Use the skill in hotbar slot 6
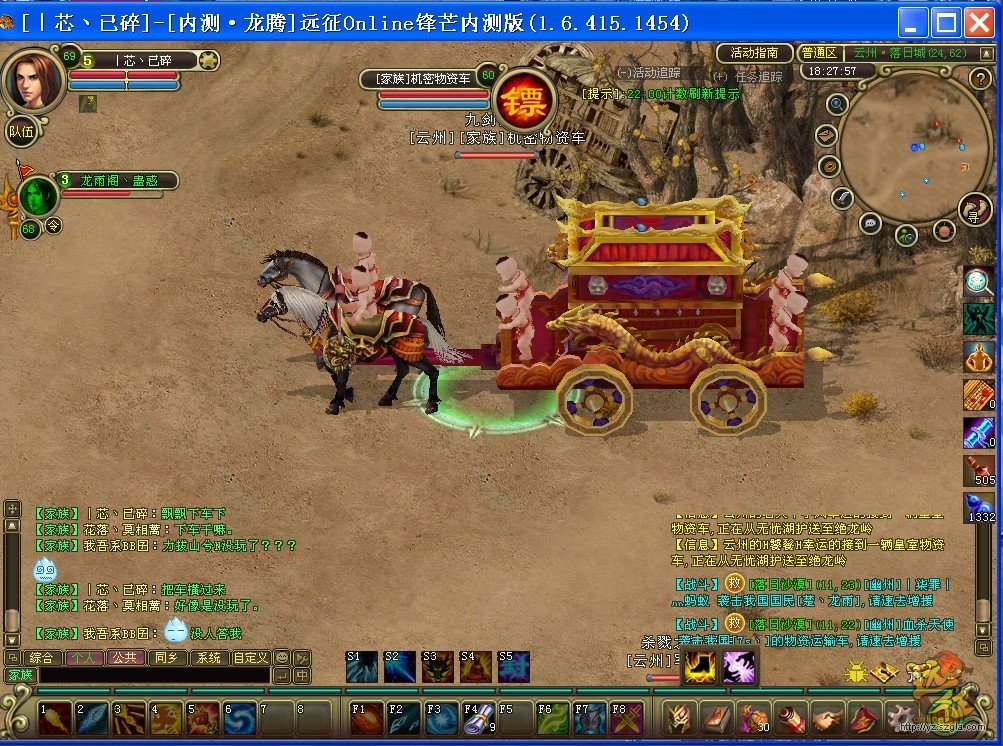Screen dimensions: 1003x746 pyautogui.click(x=240, y=718)
